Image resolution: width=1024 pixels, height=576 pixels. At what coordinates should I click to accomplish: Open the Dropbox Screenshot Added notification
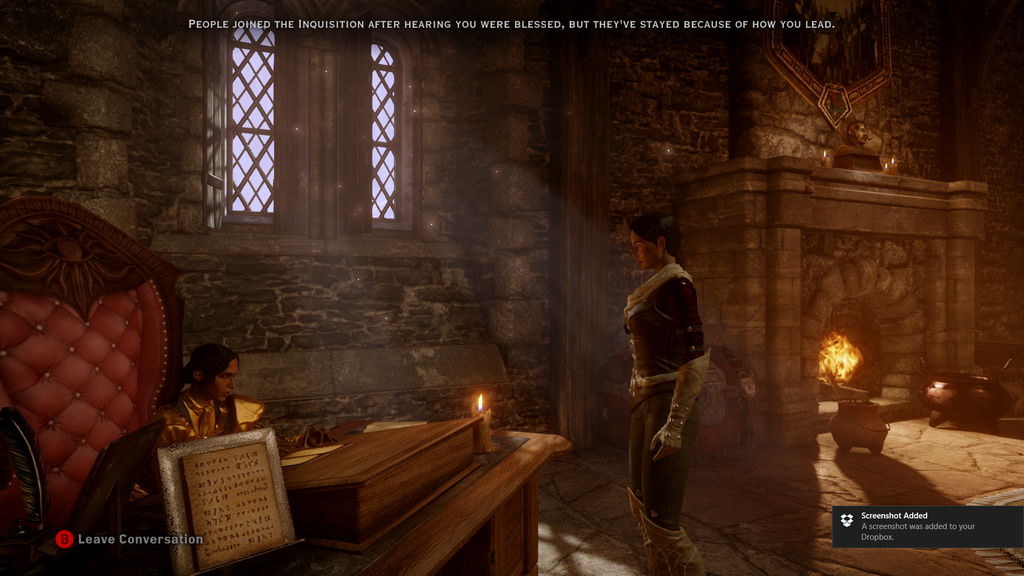click(926, 526)
